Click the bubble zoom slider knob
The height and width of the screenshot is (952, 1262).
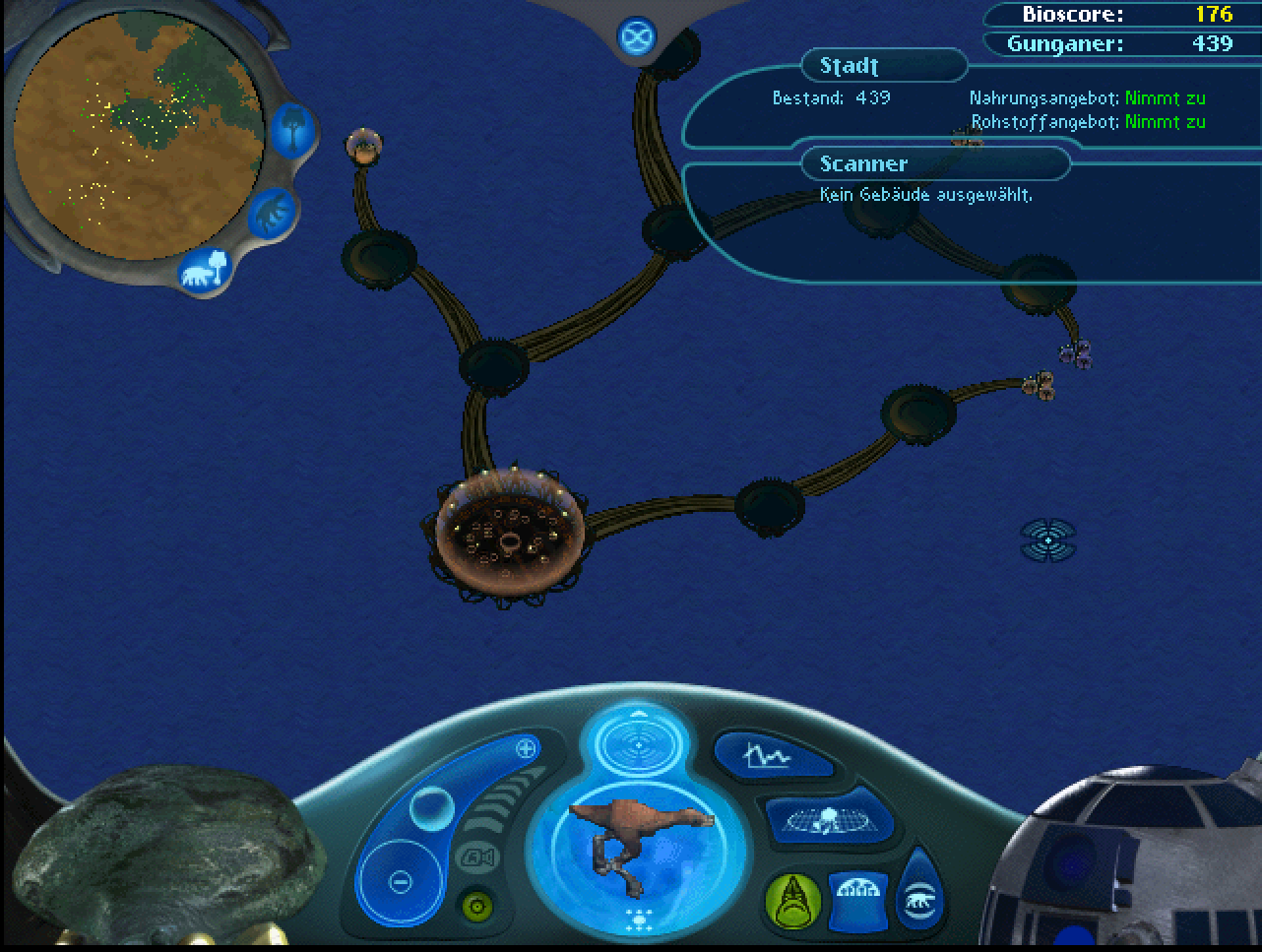432,810
